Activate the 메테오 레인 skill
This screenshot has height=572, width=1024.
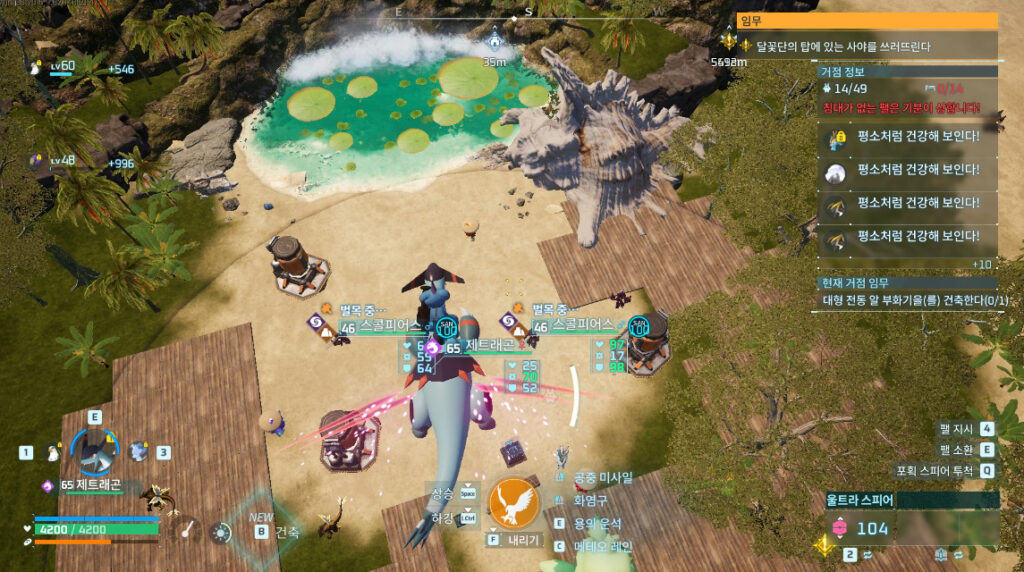pyautogui.click(x=600, y=546)
